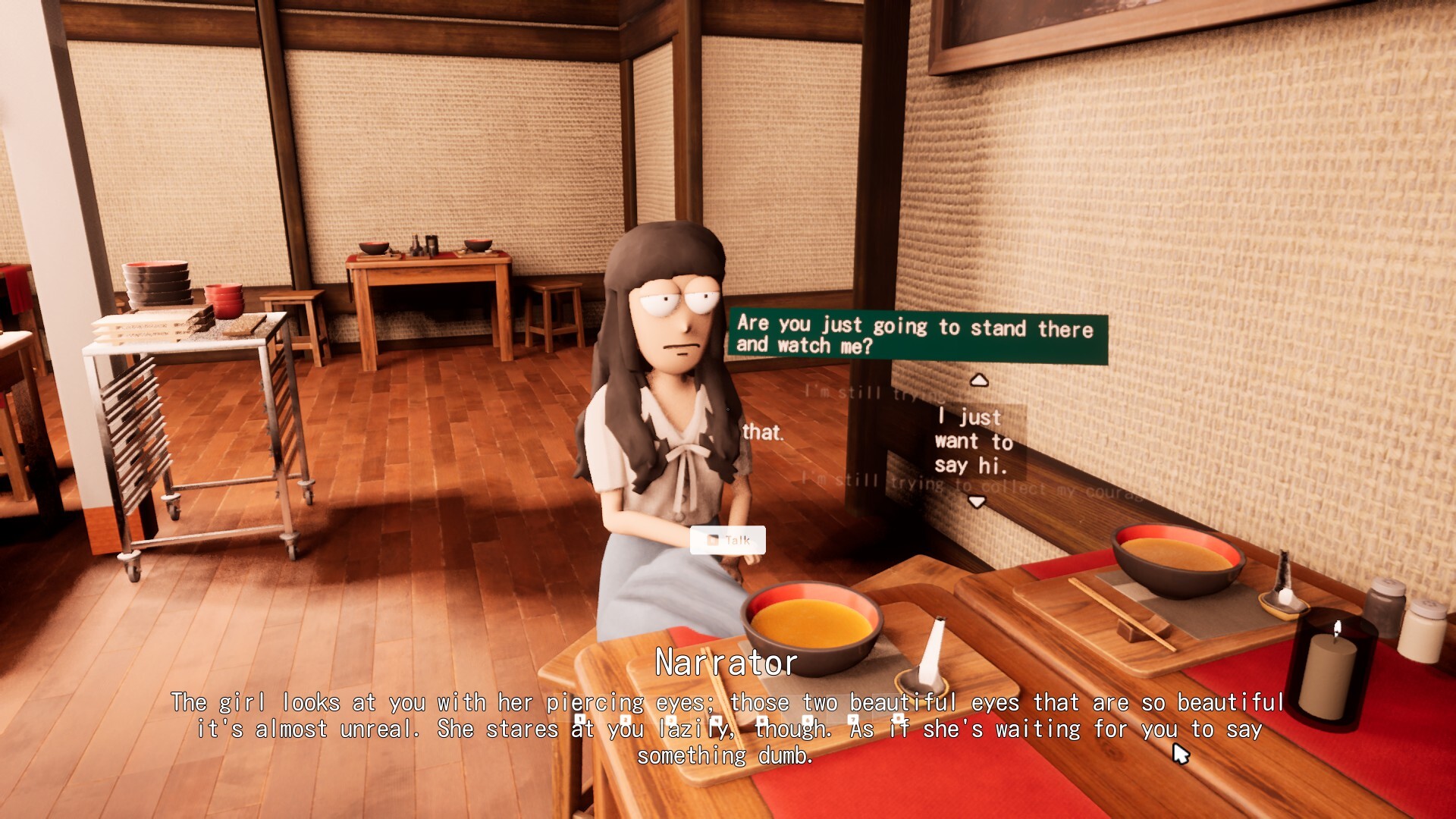Click the number 4 hotkey icon

coord(717,719)
